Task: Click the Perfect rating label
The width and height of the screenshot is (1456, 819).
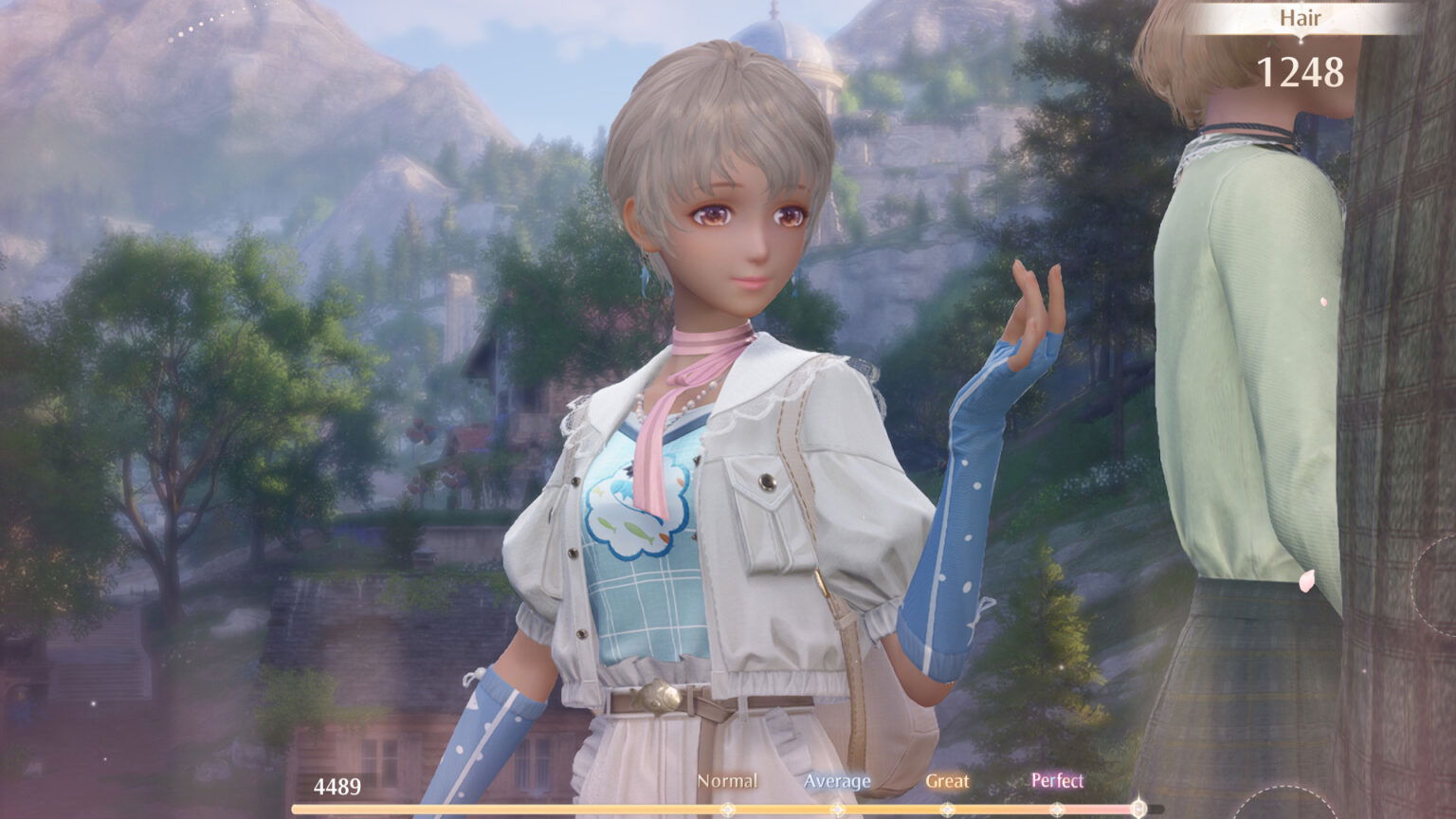Action: tap(1057, 780)
